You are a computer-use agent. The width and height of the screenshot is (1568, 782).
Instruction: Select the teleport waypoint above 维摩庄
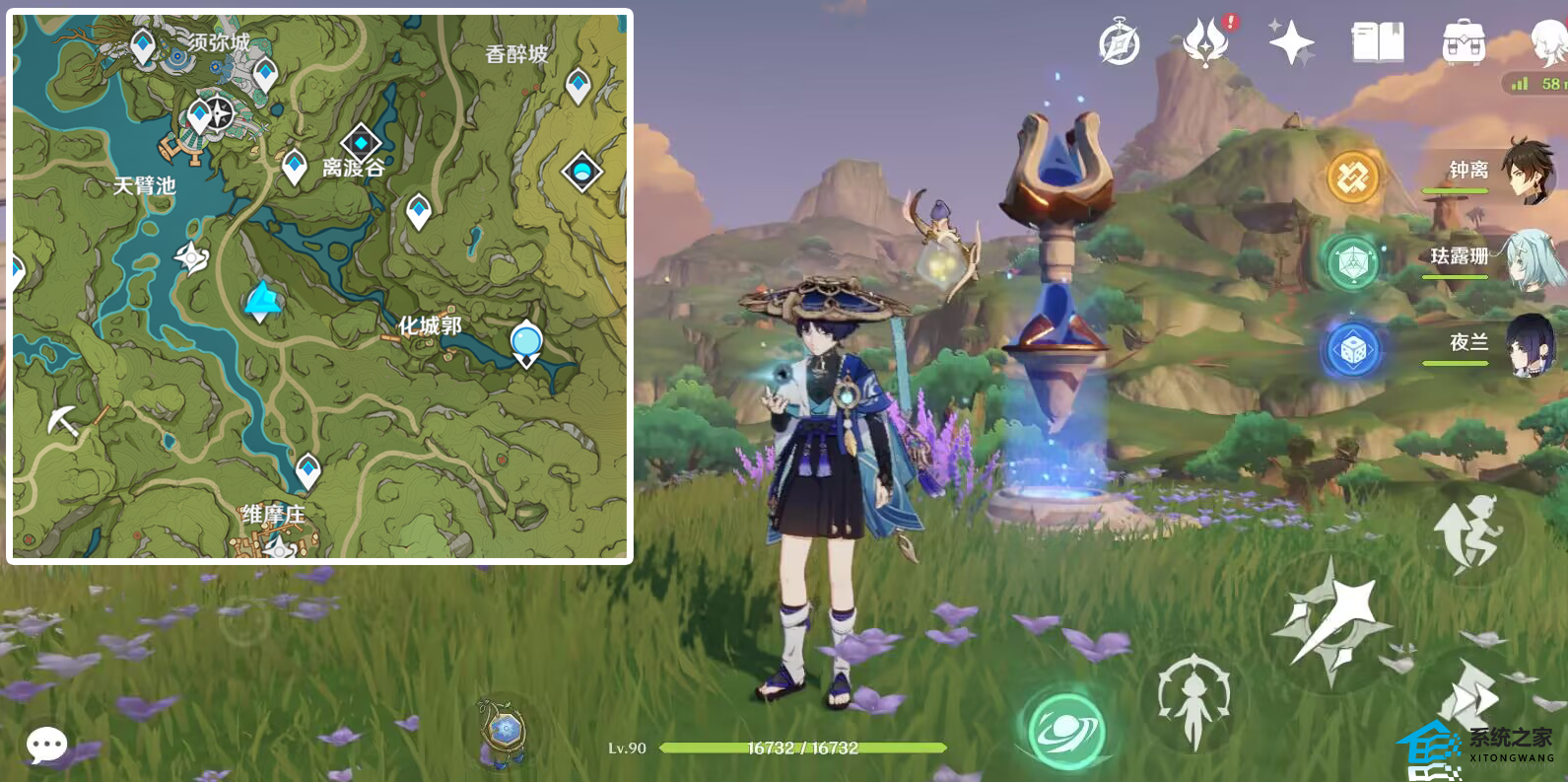coord(308,469)
